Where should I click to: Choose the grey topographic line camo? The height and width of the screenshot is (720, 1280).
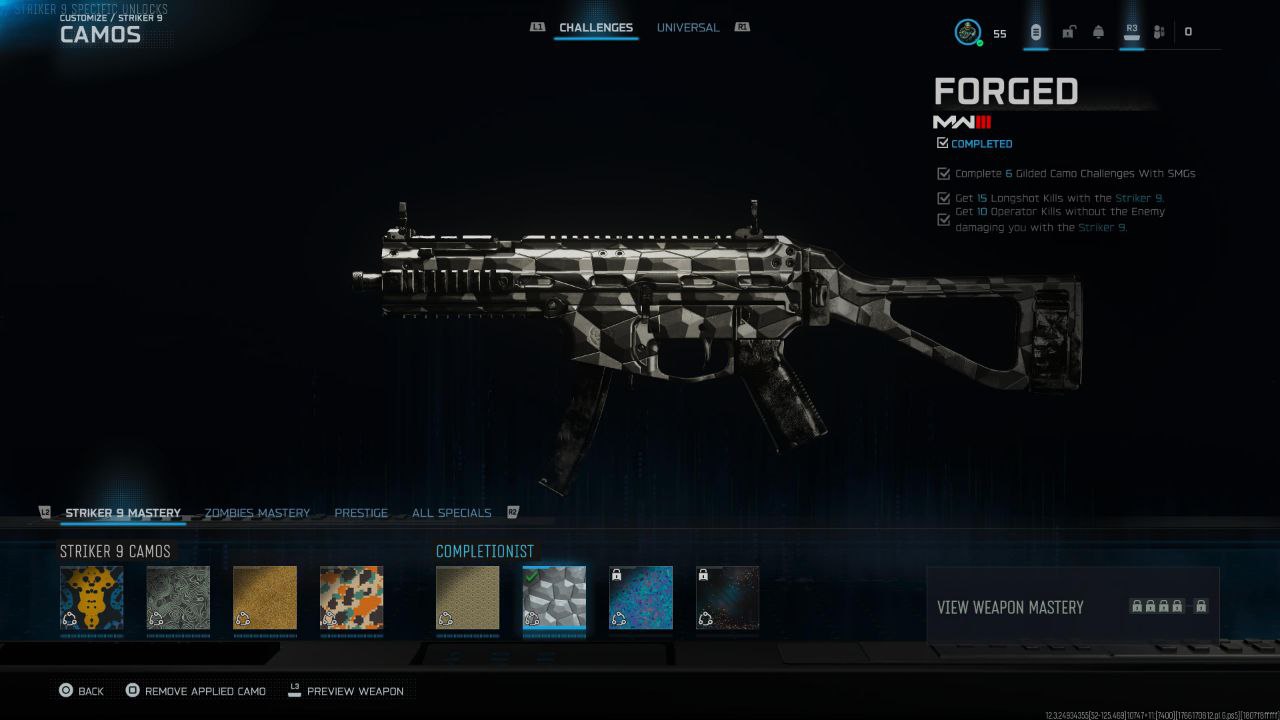178,598
